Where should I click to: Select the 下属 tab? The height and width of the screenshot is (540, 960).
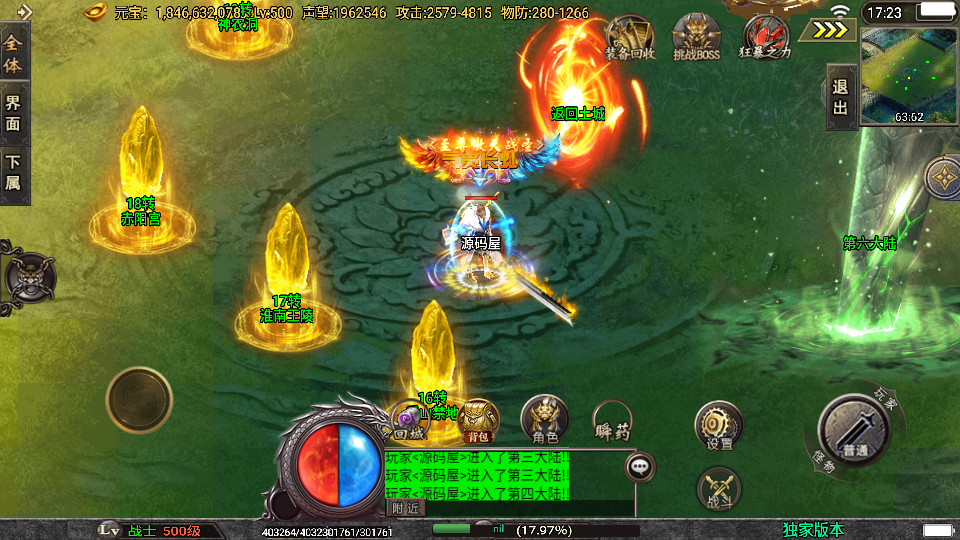pos(13,170)
